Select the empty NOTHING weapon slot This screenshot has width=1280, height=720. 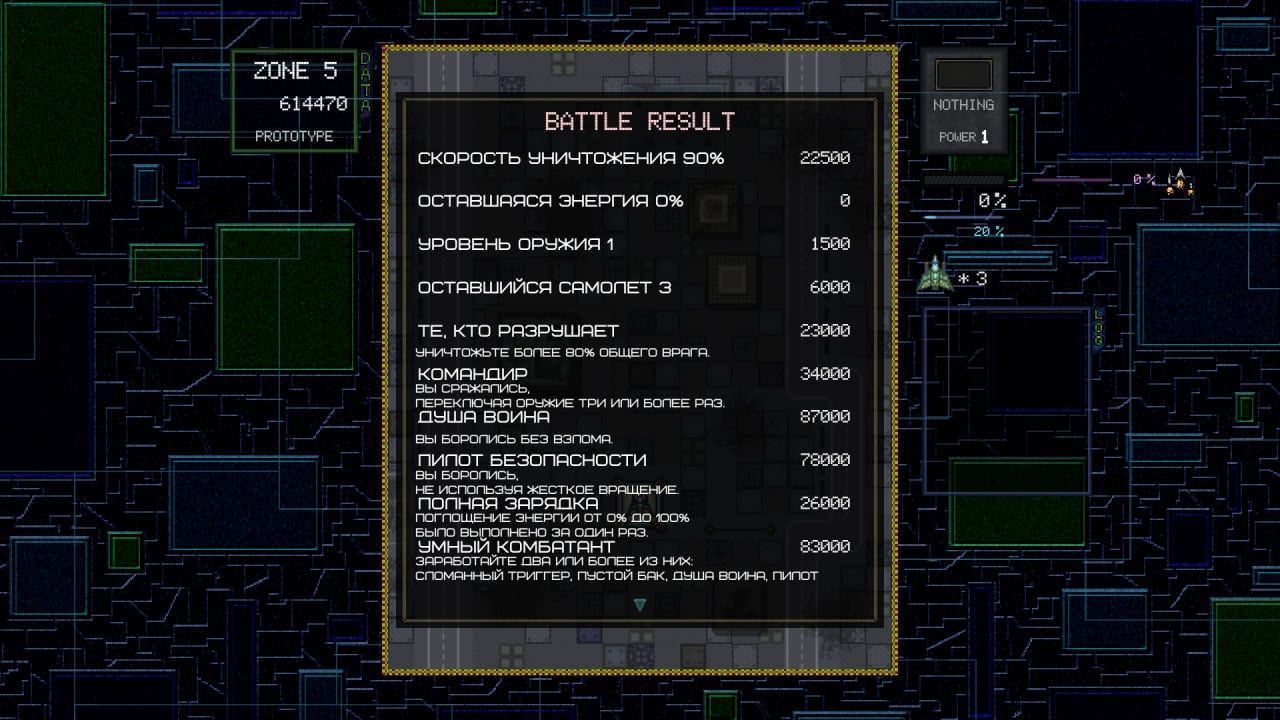click(963, 75)
